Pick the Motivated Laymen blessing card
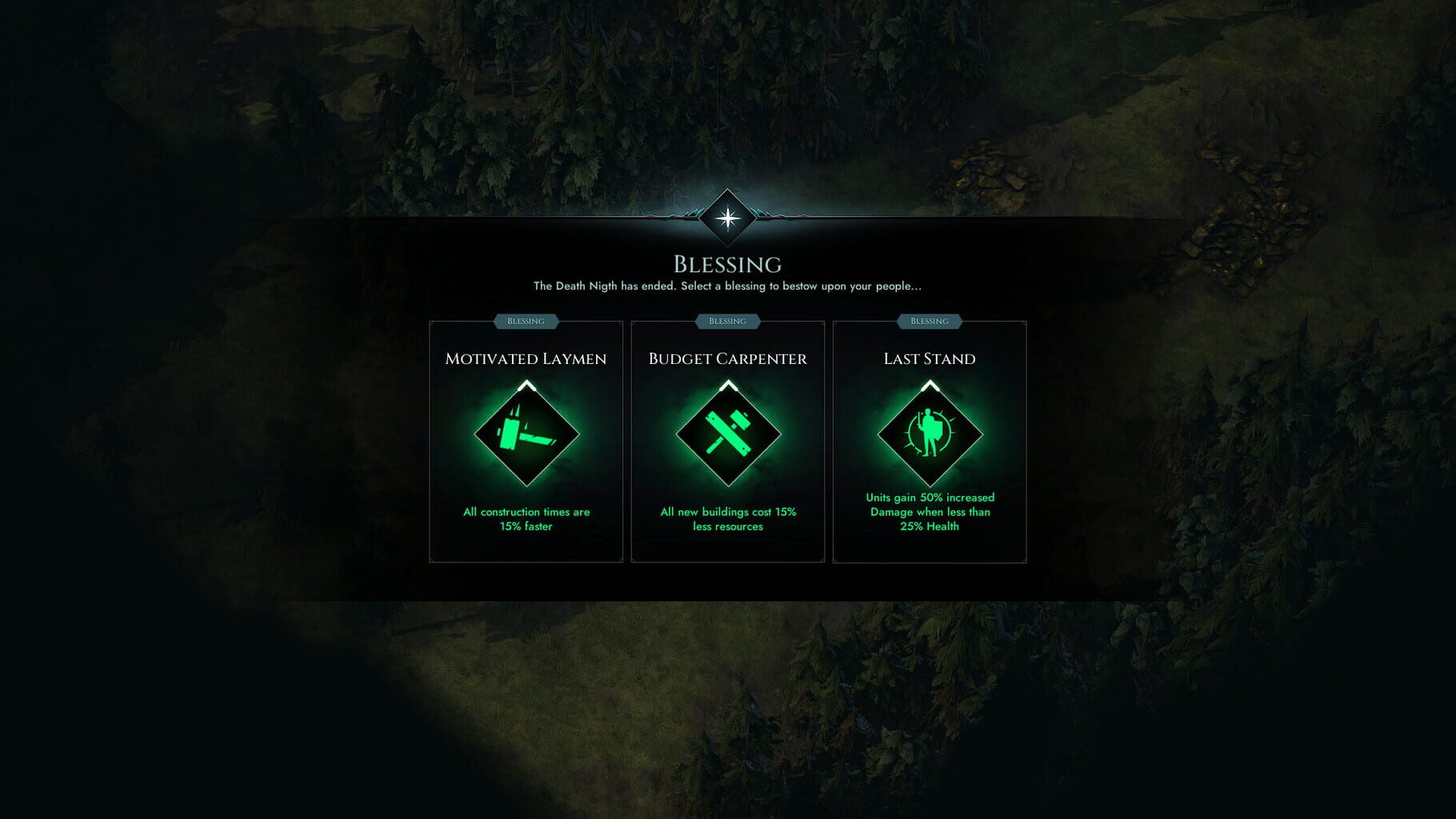Viewport: 1456px width, 819px height. [x=526, y=440]
